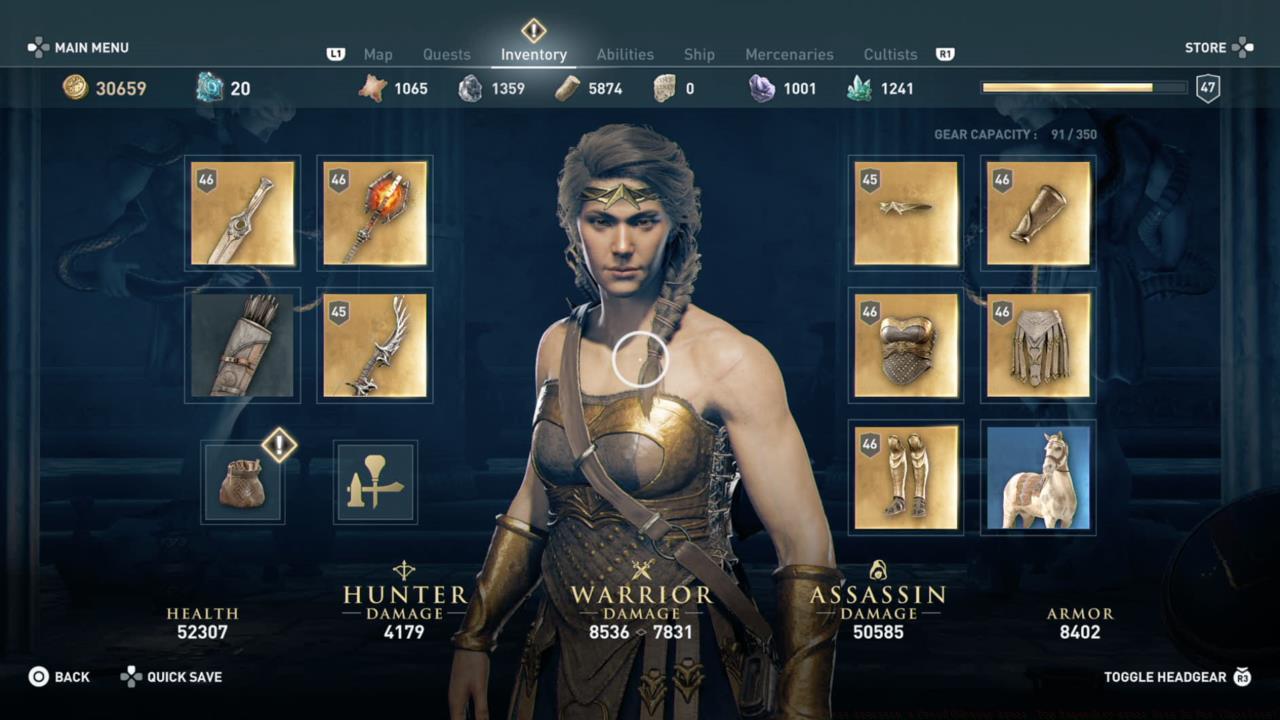Open the Phobos horse mount slot

coord(1037,477)
